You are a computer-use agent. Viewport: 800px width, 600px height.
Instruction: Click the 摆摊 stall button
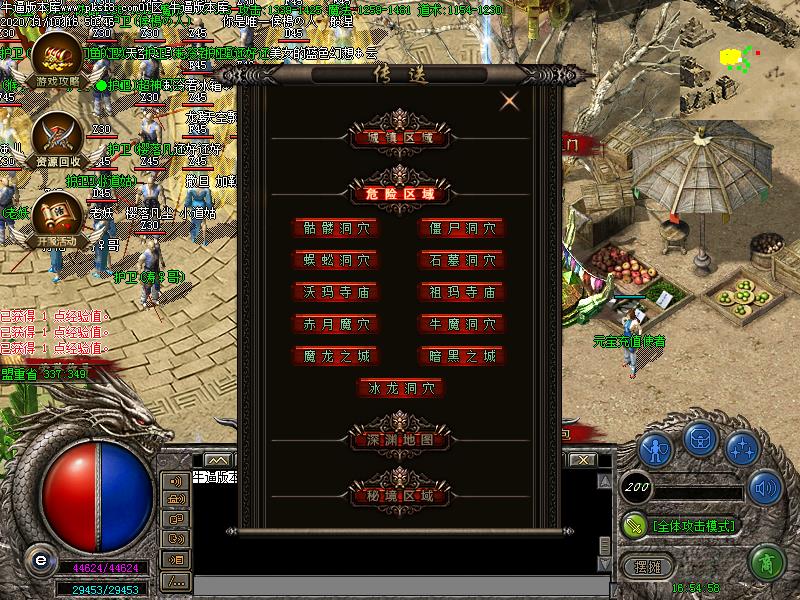coord(649,565)
